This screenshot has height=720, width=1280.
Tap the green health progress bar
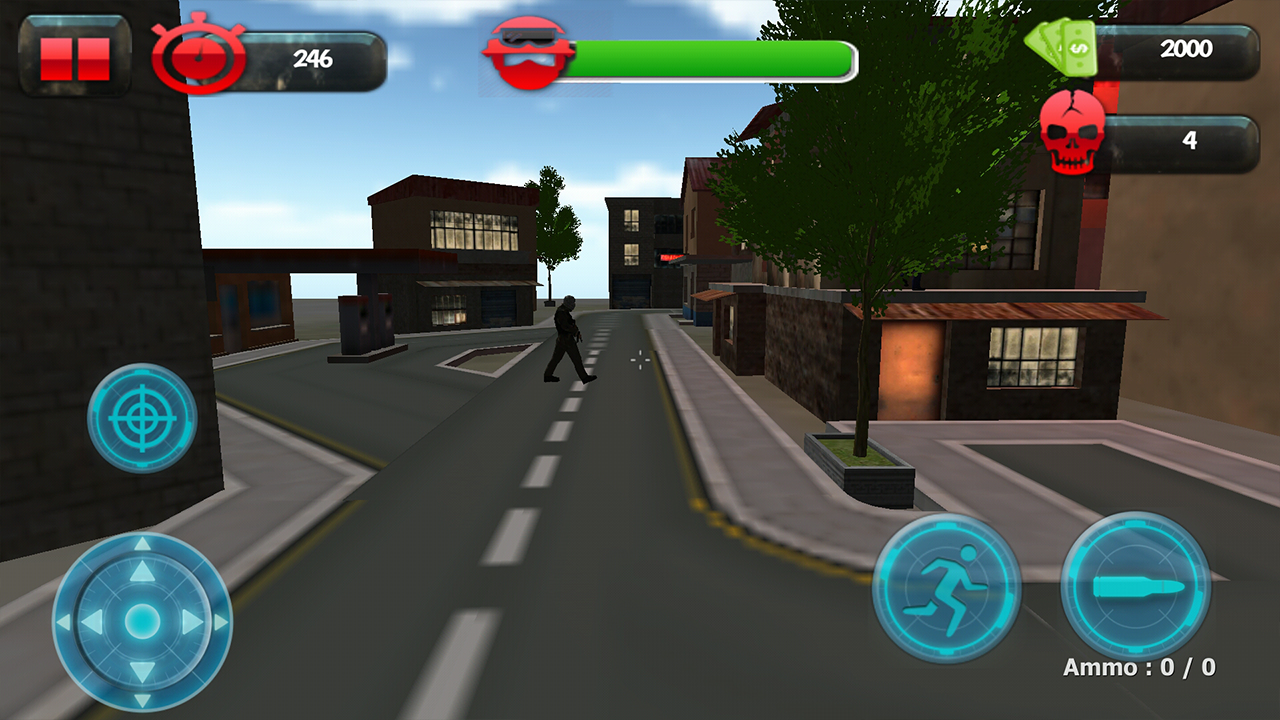[x=710, y=58]
